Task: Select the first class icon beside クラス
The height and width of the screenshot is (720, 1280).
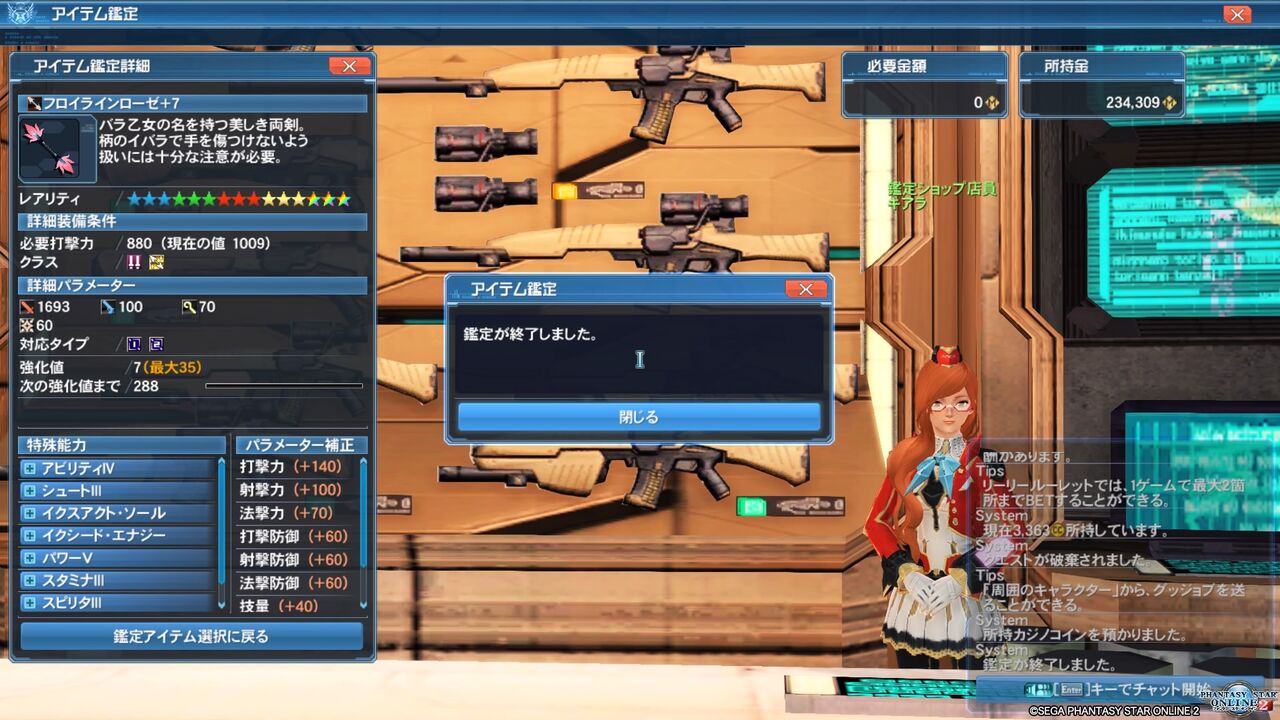Action: tap(134, 261)
